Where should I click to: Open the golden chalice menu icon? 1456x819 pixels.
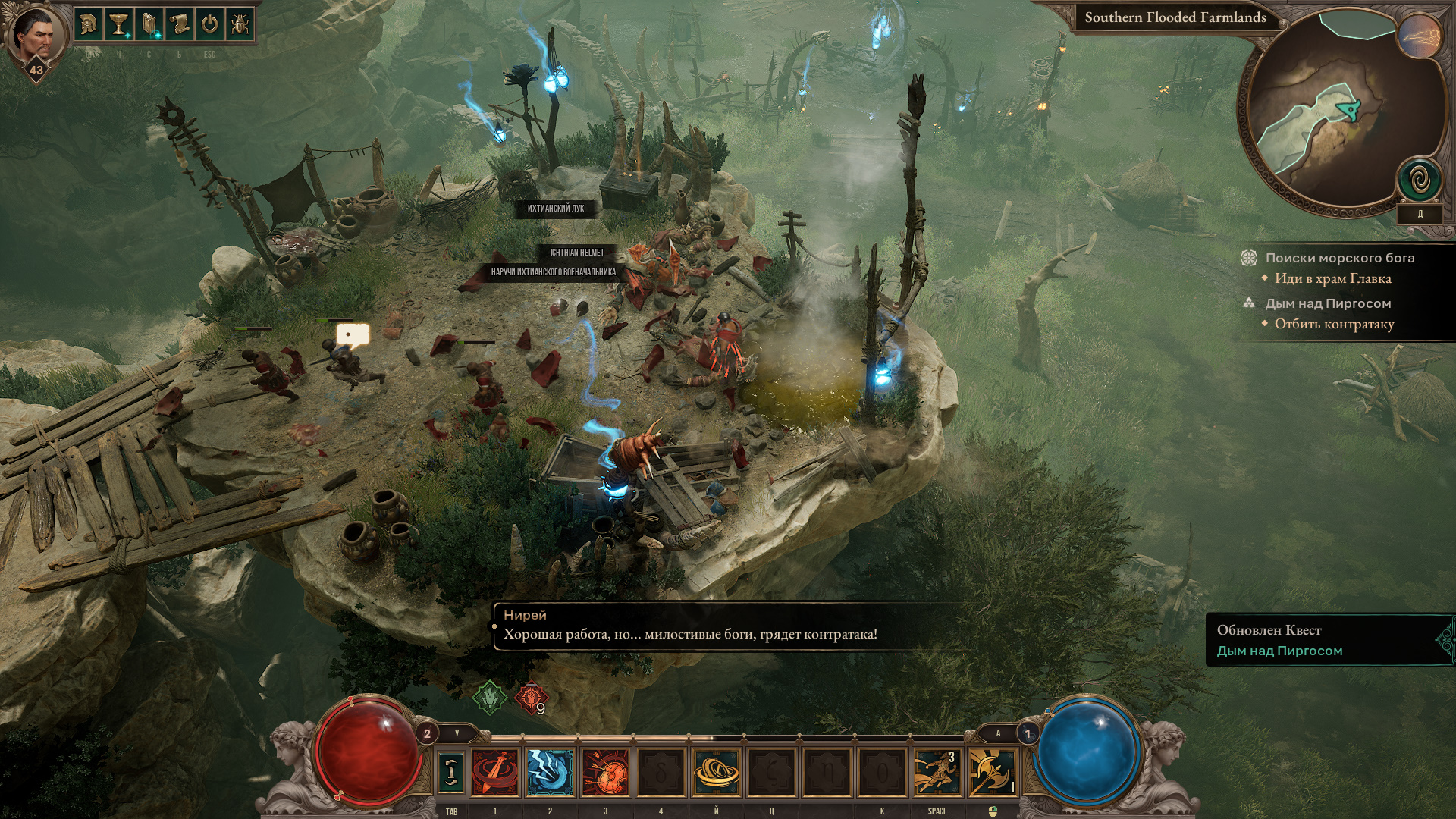[x=119, y=24]
